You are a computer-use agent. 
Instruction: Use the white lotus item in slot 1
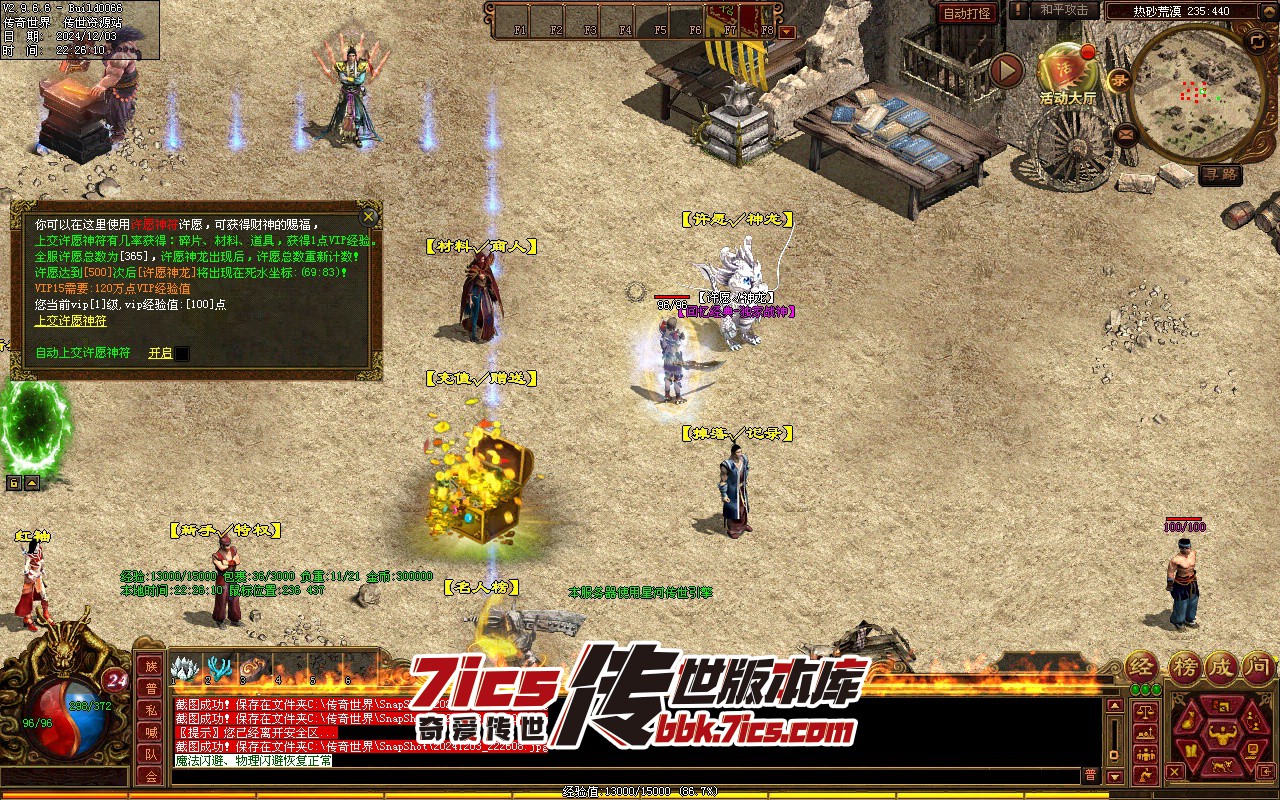point(186,668)
